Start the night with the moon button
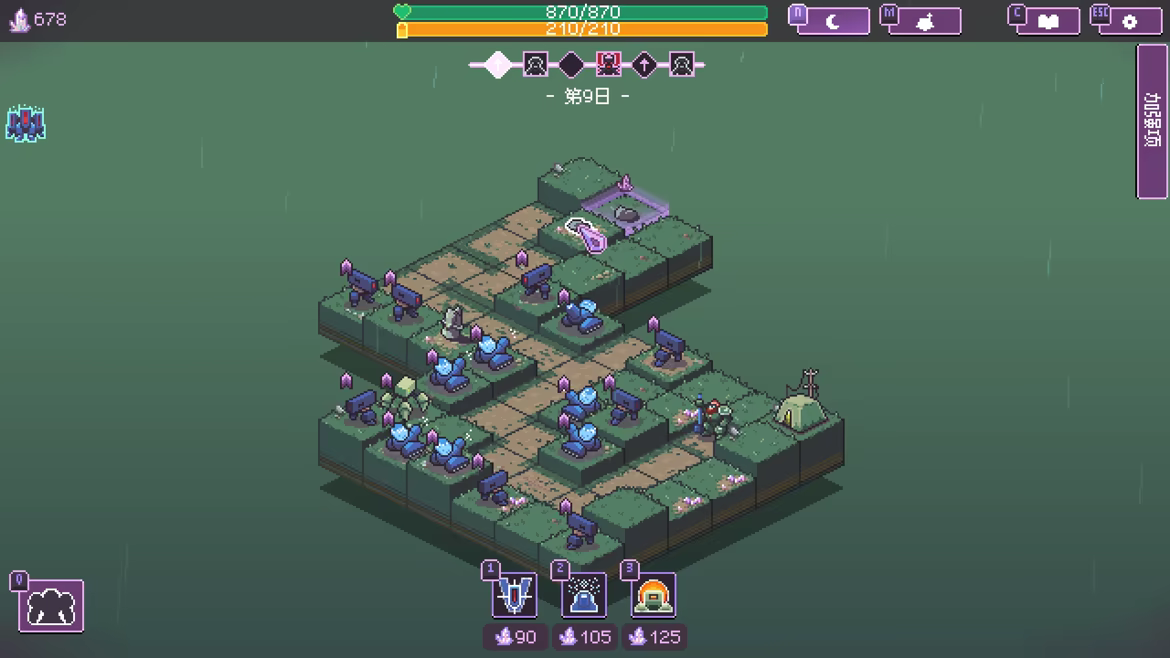The width and height of the screenshot is (1170, 658). pos(833,21)
